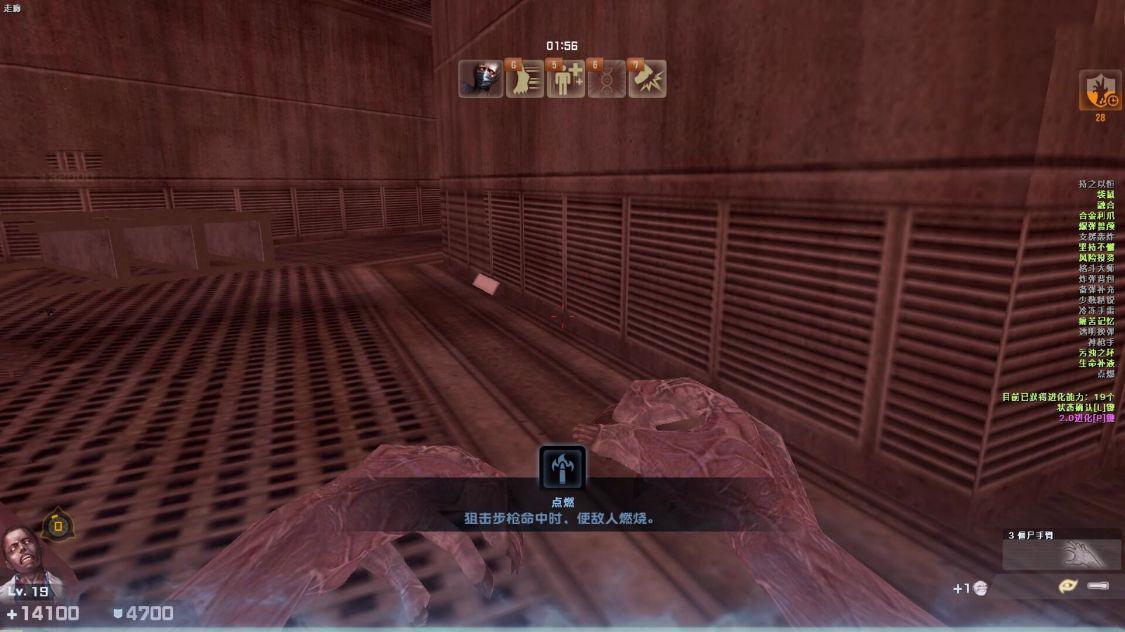Activate the sprint foot skill icon
The height and width of the screenshot is (632, 1125).
pyautogui.click(x=523, y=79)
